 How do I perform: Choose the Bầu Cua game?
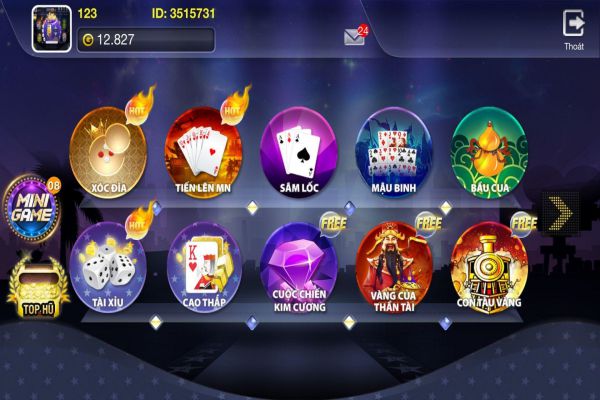[490, 150]
